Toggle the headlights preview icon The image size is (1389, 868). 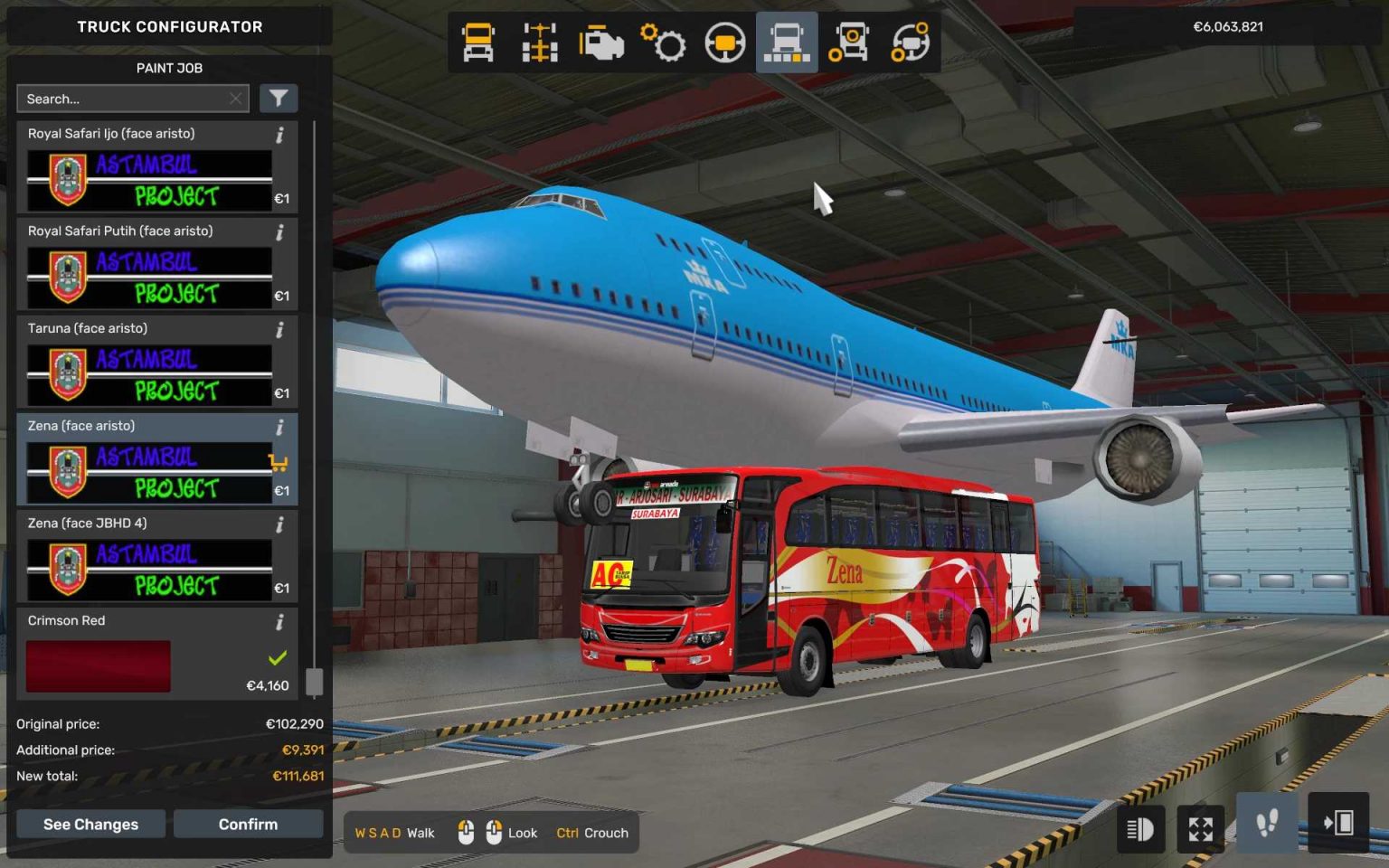pyautogui.click(x=1140, y=828)
